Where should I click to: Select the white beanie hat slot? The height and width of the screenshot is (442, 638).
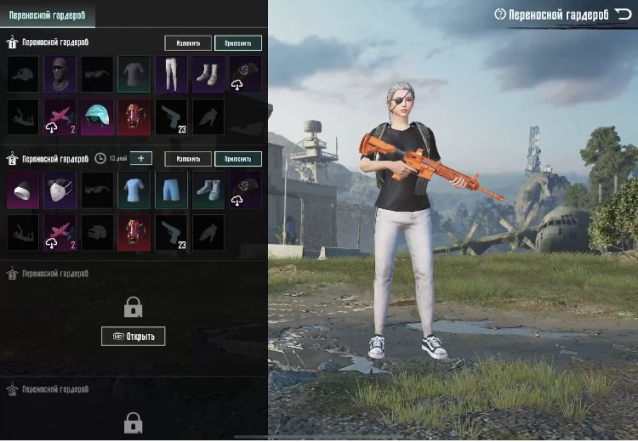[x=23, y=189]
